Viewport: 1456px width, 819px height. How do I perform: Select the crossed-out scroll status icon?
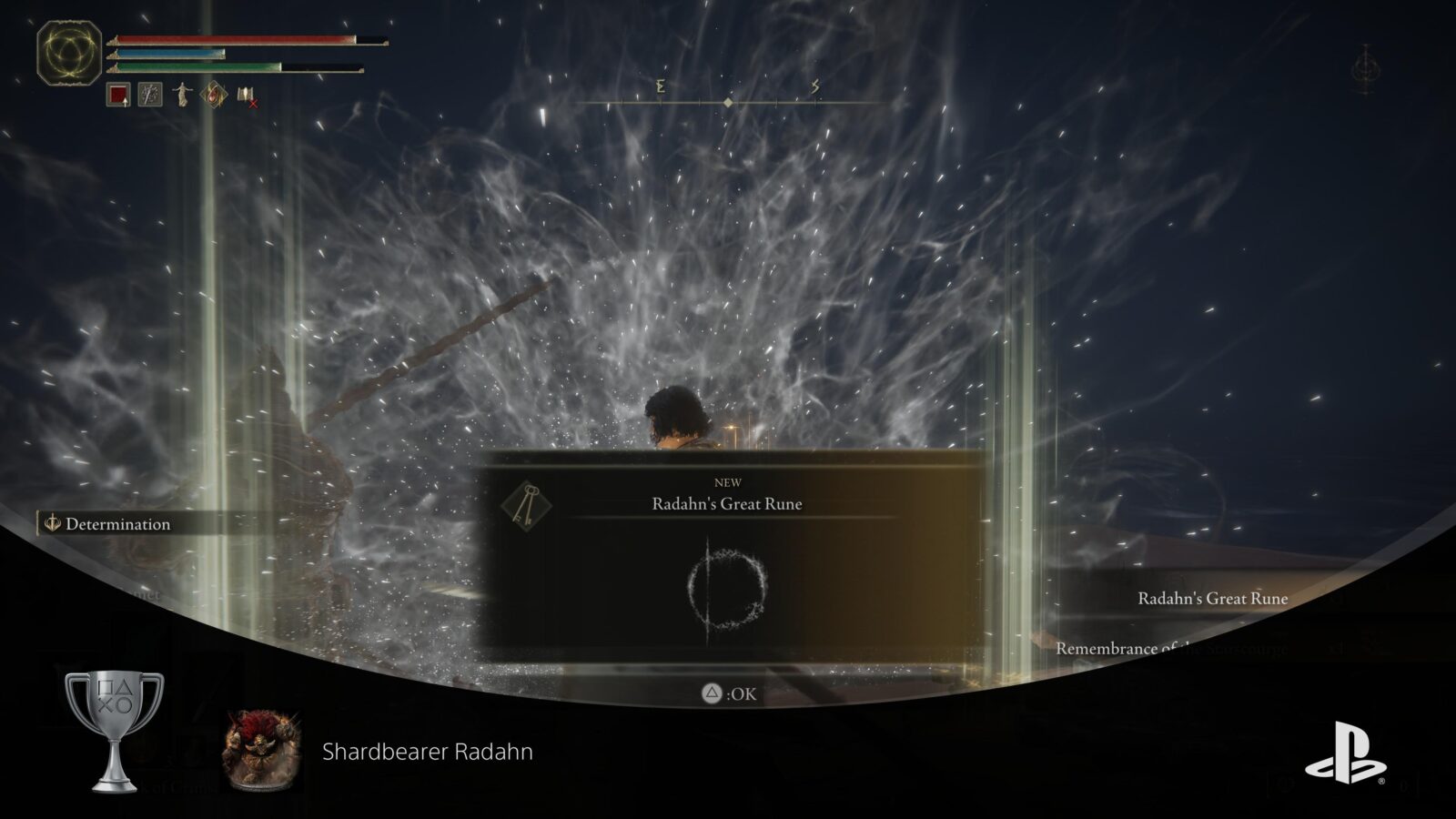pos(245,96)
